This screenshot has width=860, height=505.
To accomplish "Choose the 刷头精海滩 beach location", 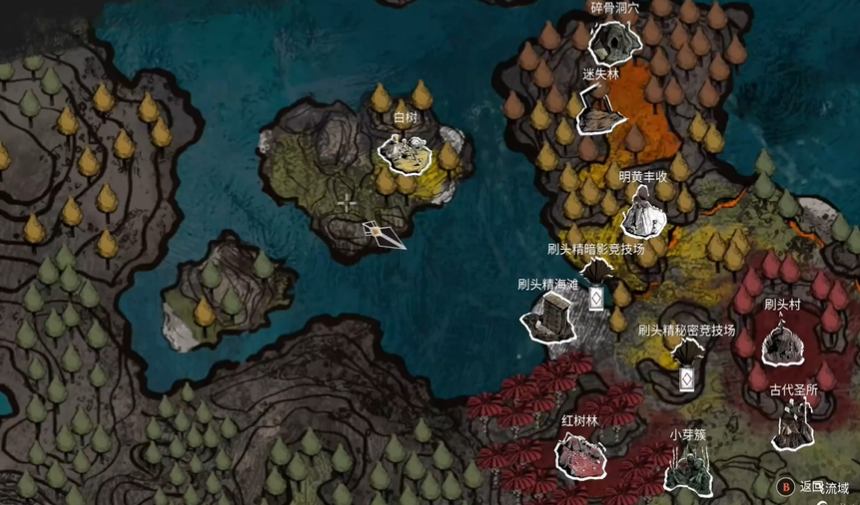I will point(549,316).
